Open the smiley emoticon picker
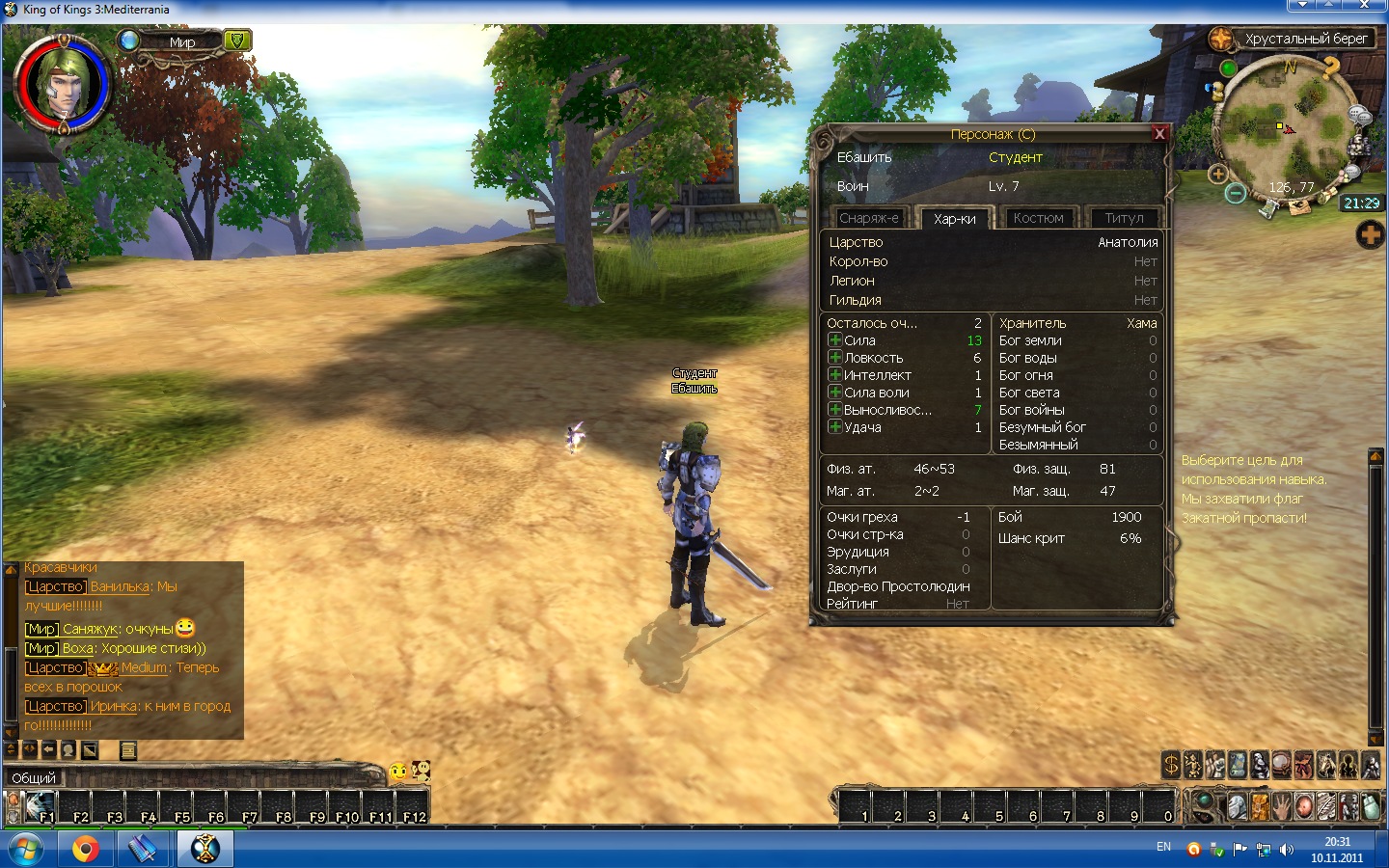The image size is (1389, 868). (x=398, y=772)
